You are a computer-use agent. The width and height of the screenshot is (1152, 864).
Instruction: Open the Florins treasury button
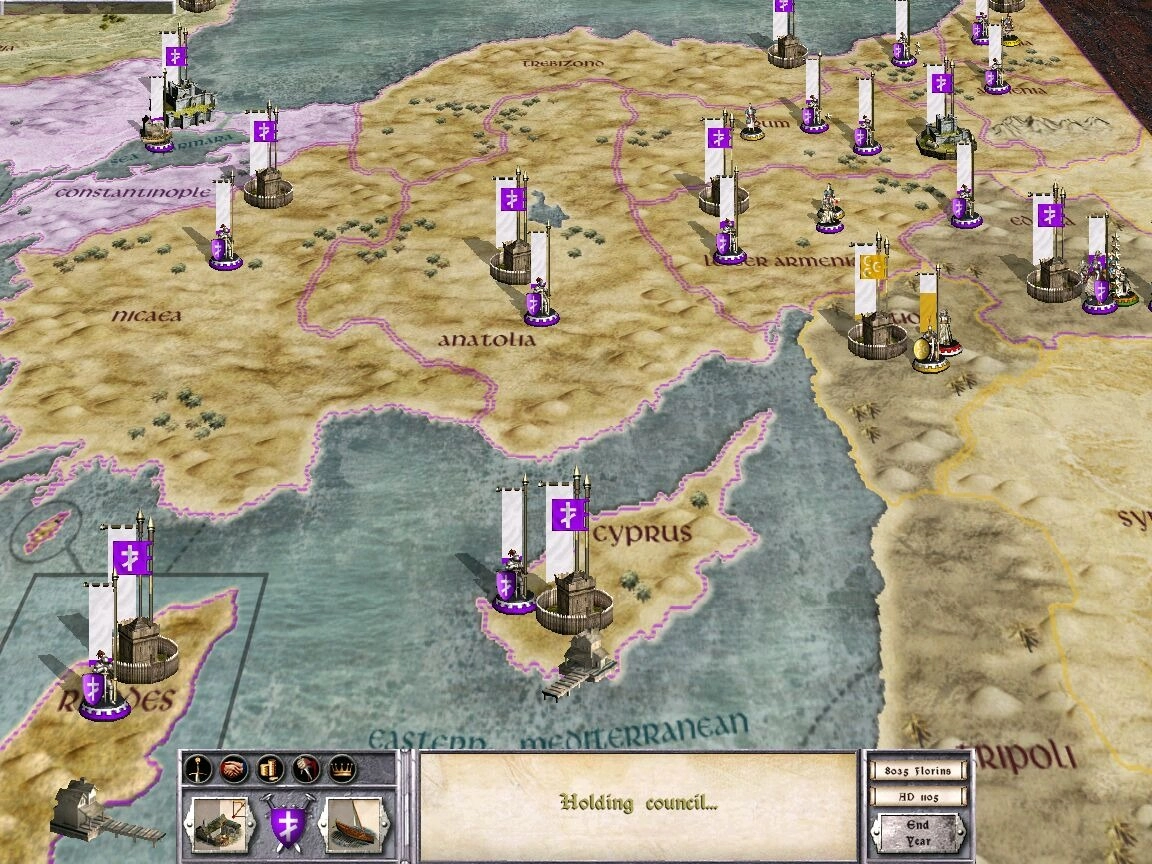click(917, 771)
